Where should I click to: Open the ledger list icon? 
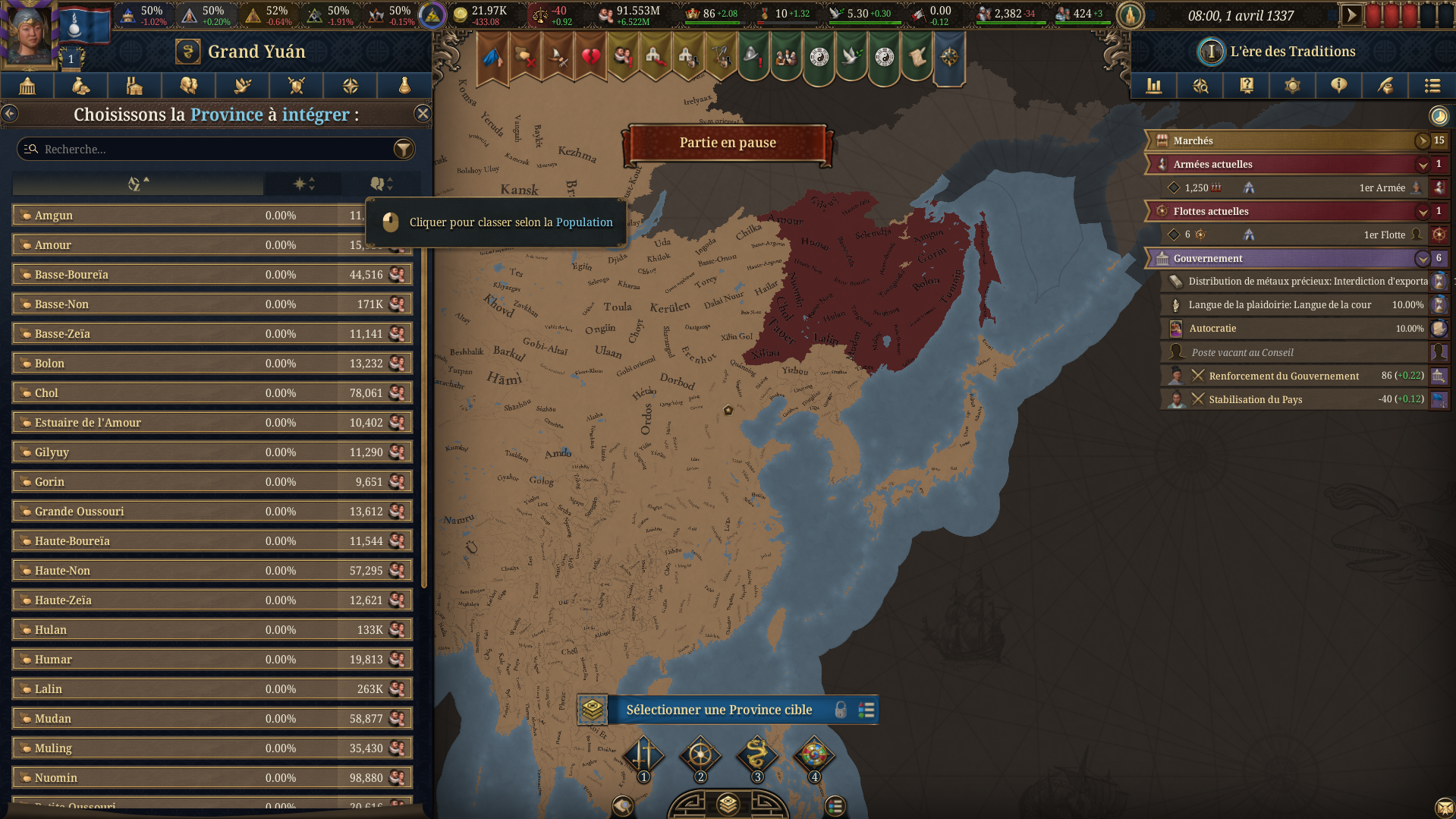1432,86
